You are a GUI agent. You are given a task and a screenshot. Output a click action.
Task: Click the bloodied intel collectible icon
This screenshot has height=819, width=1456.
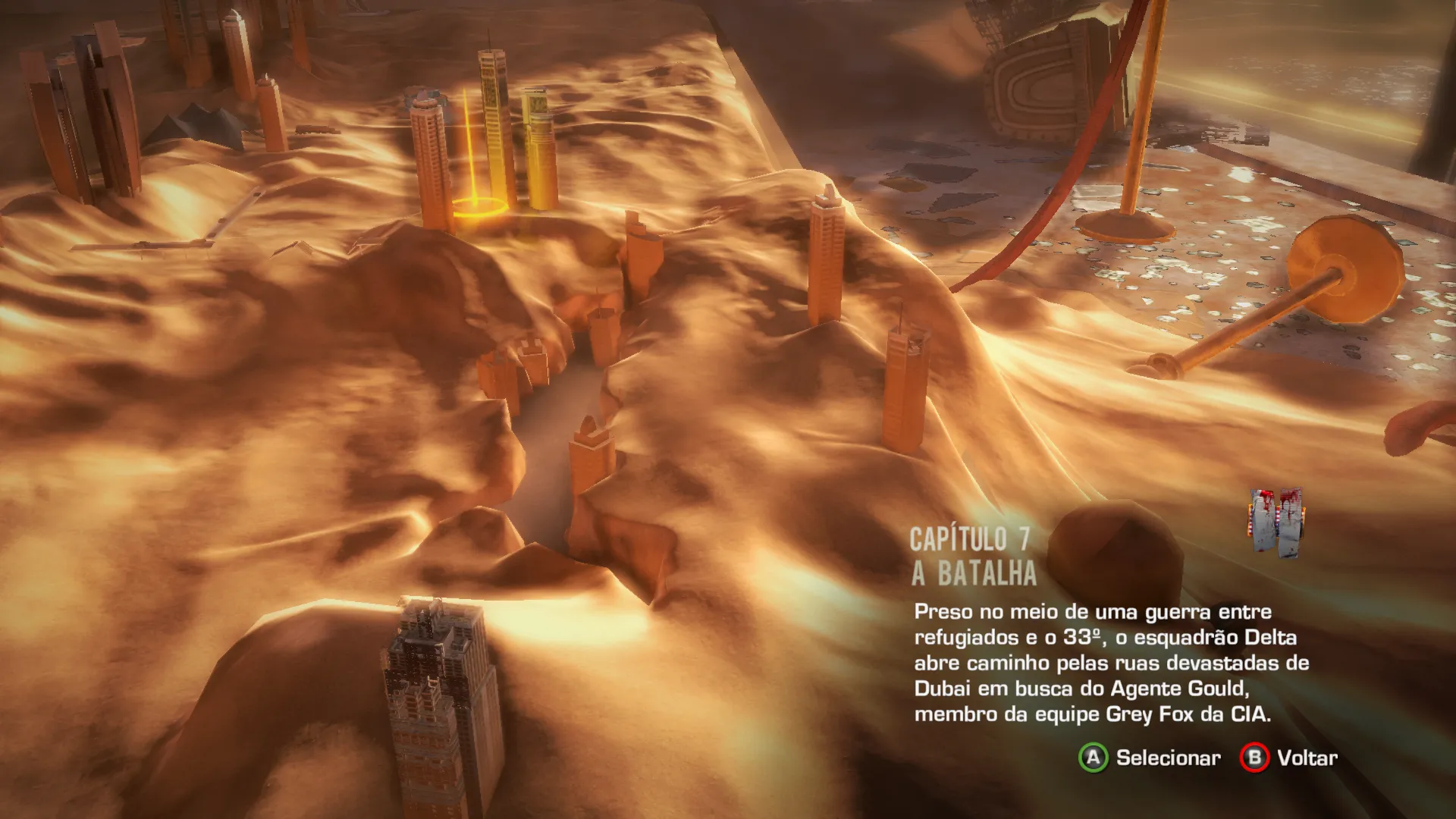(1276, 522)
